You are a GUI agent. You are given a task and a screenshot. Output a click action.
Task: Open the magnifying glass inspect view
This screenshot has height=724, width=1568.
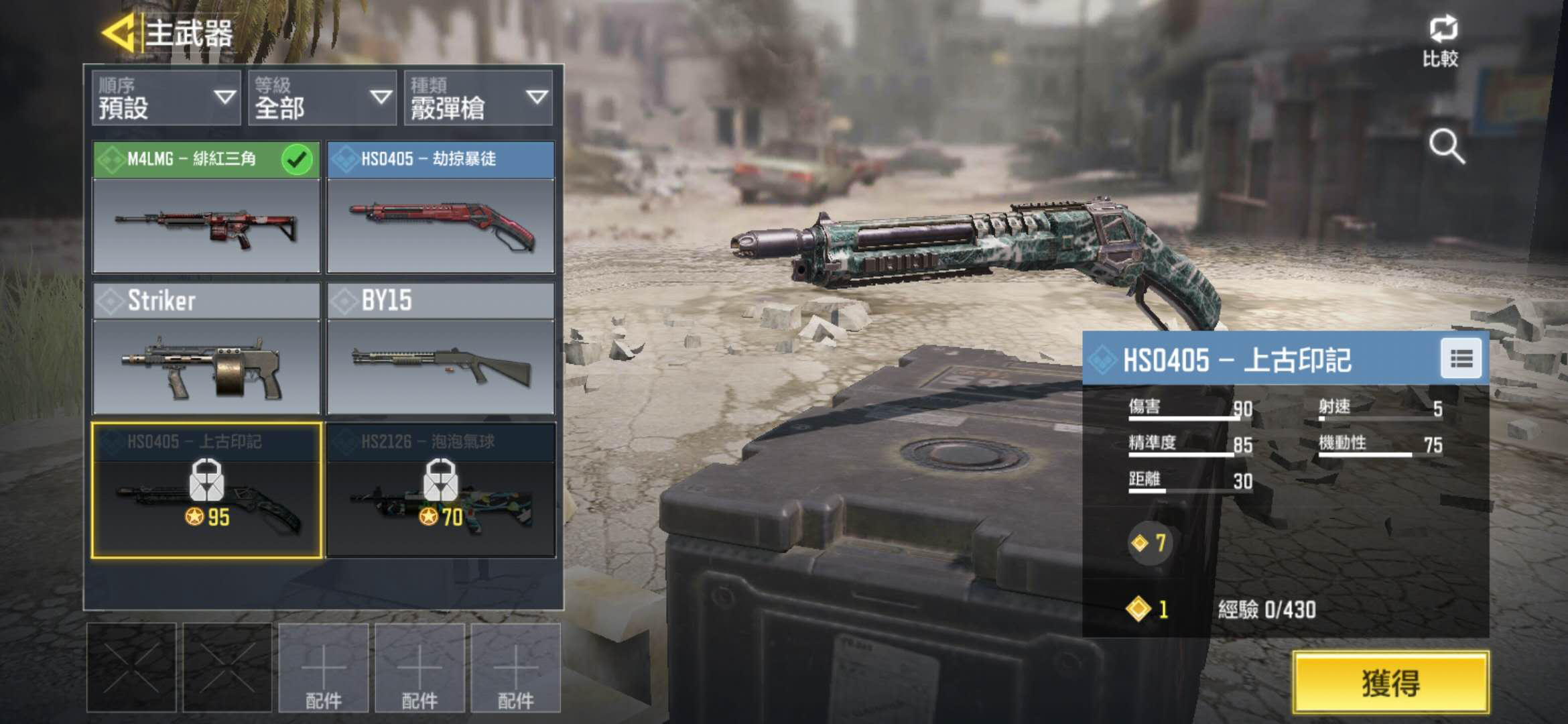[x=1446, y=147]
